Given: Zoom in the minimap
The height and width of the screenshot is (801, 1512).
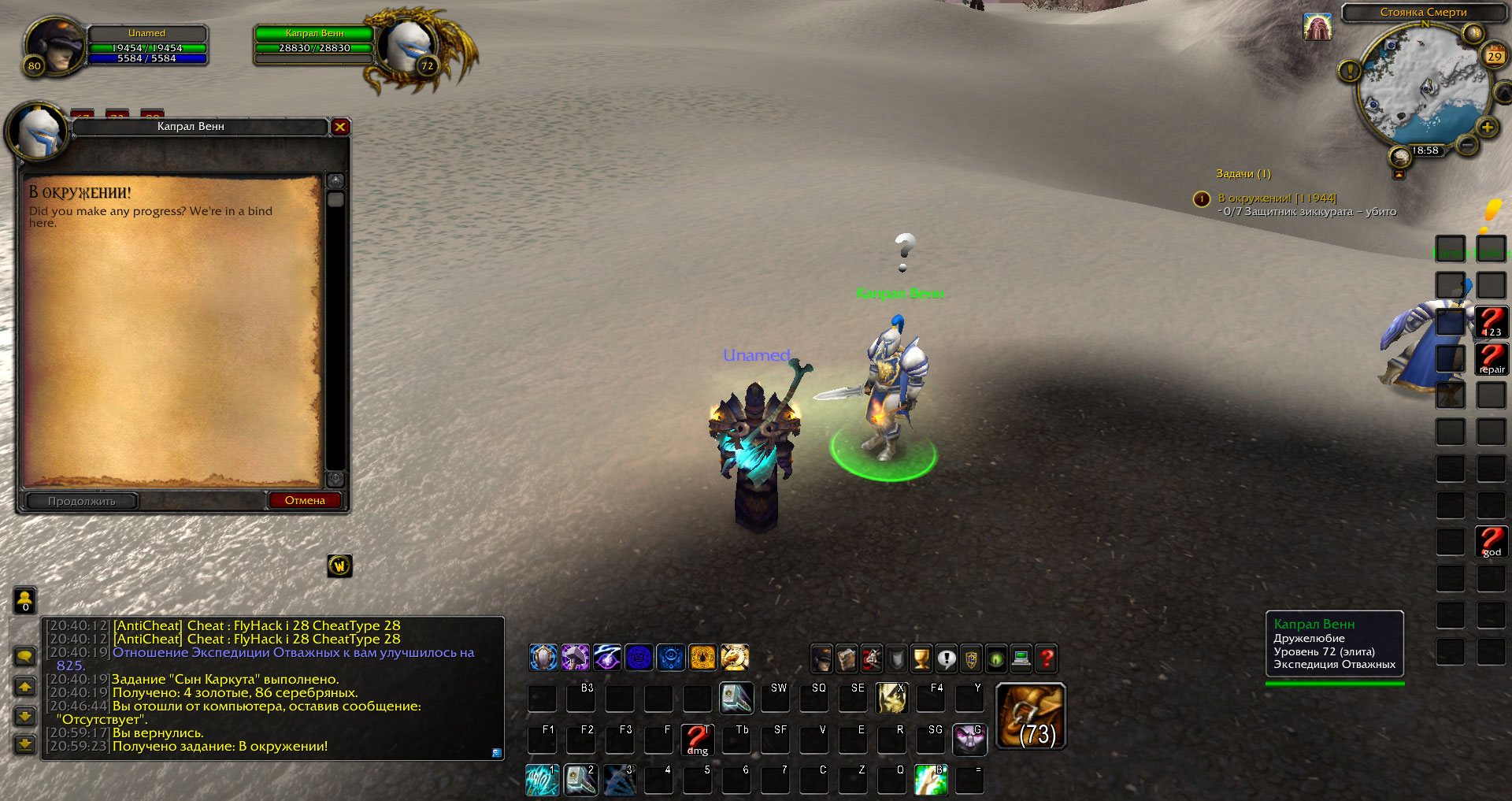Looking at the screenshot, I should [x=1487, y=128].
